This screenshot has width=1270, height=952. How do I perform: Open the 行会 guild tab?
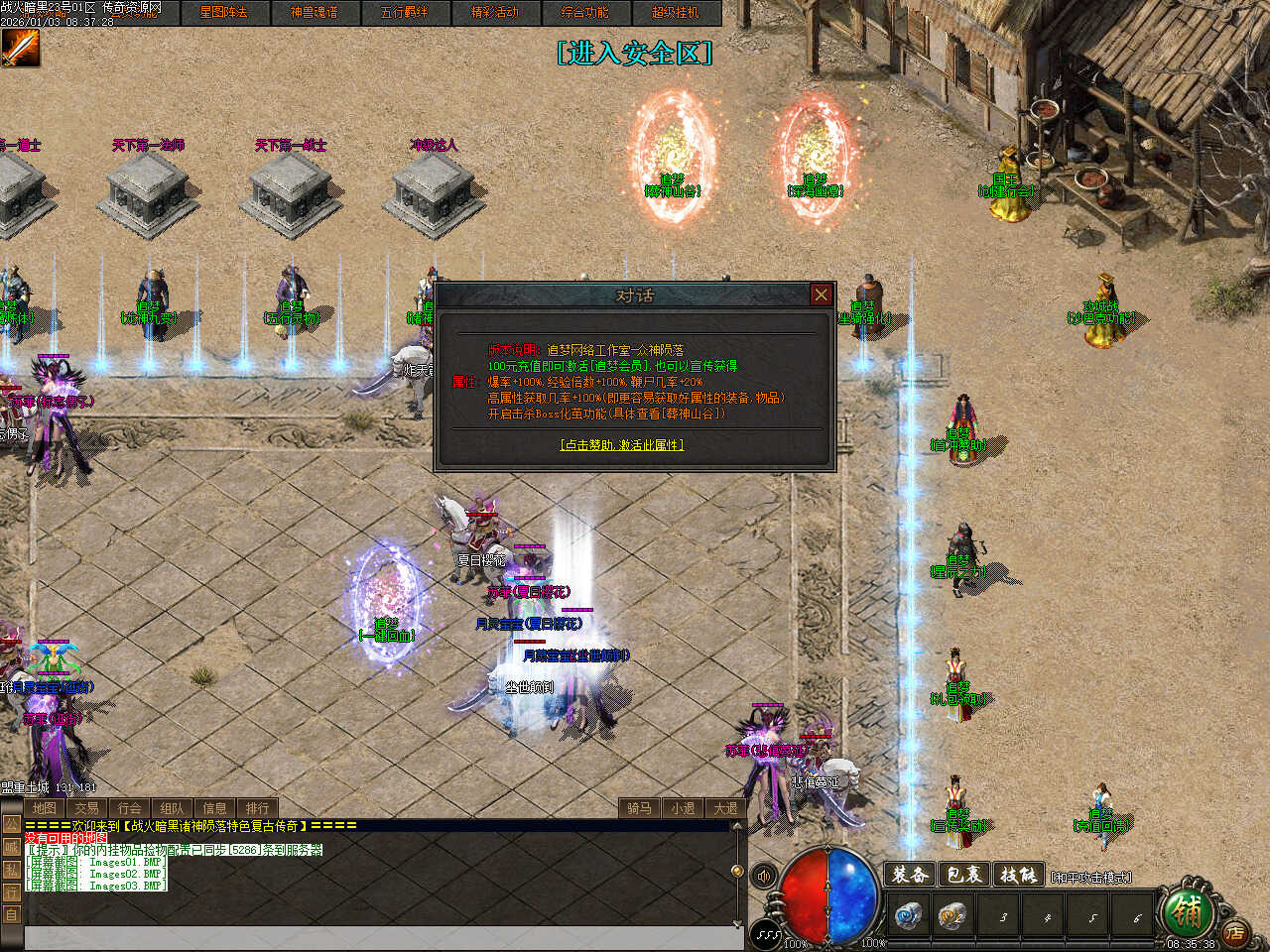click(x=129, y=808)
